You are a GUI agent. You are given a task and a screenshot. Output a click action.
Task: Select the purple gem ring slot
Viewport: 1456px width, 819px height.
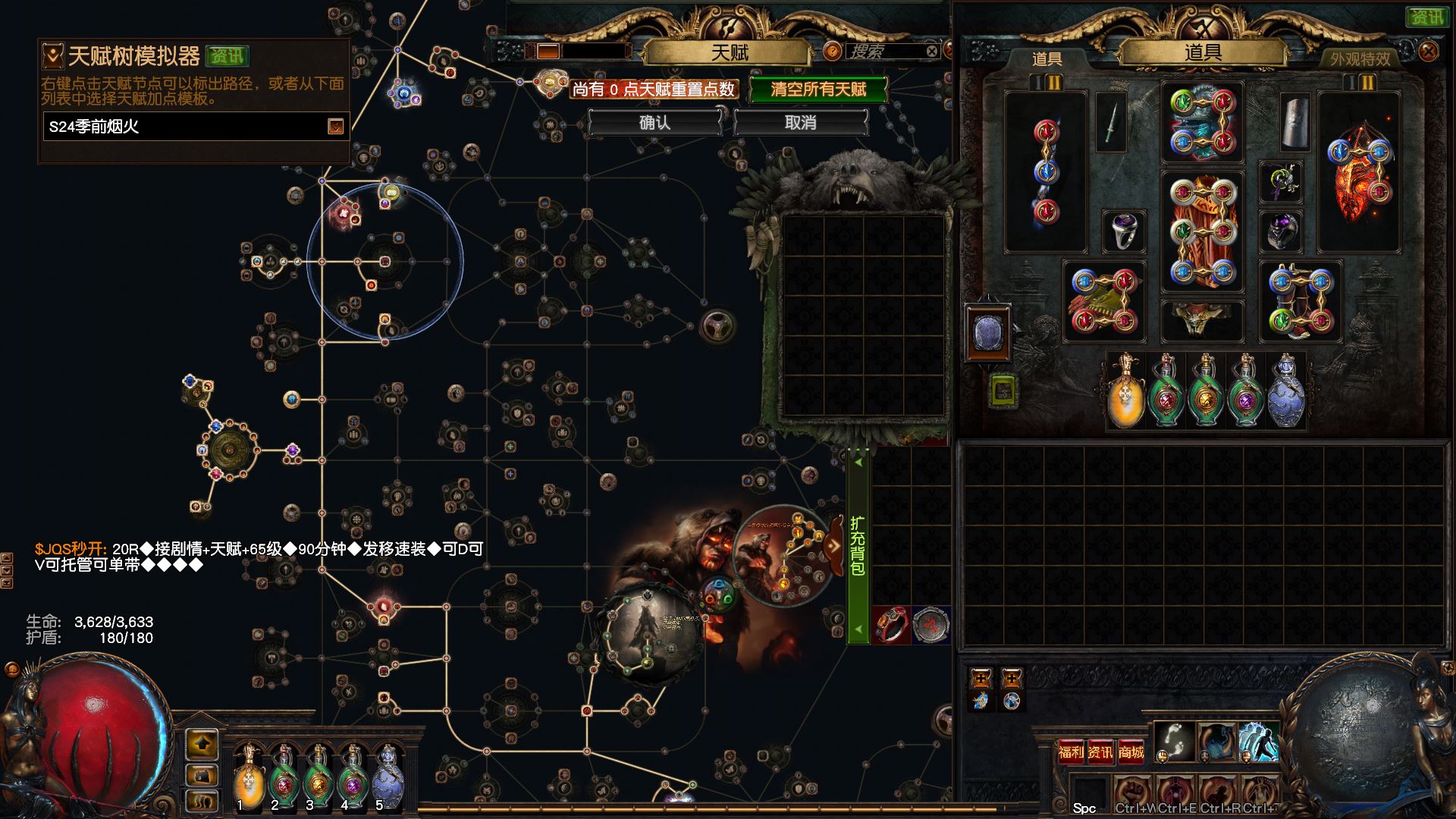(1124, 231)
